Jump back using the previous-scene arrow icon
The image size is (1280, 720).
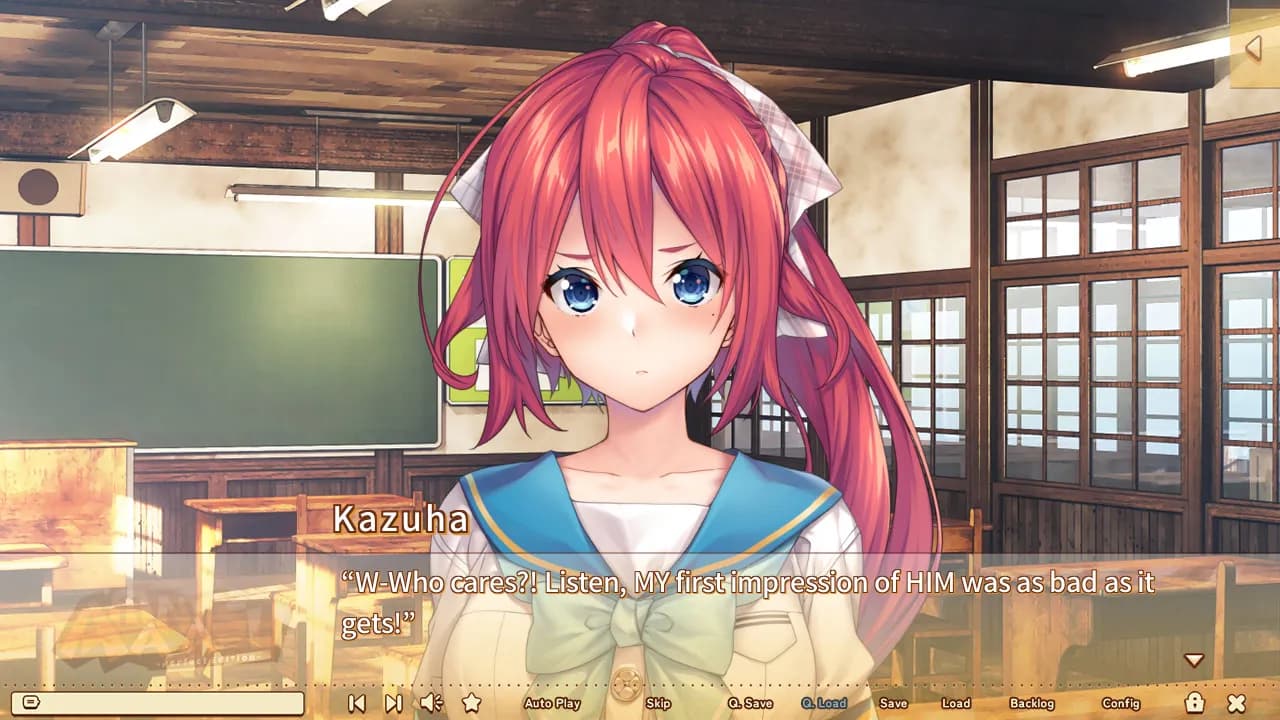(356, 703)
